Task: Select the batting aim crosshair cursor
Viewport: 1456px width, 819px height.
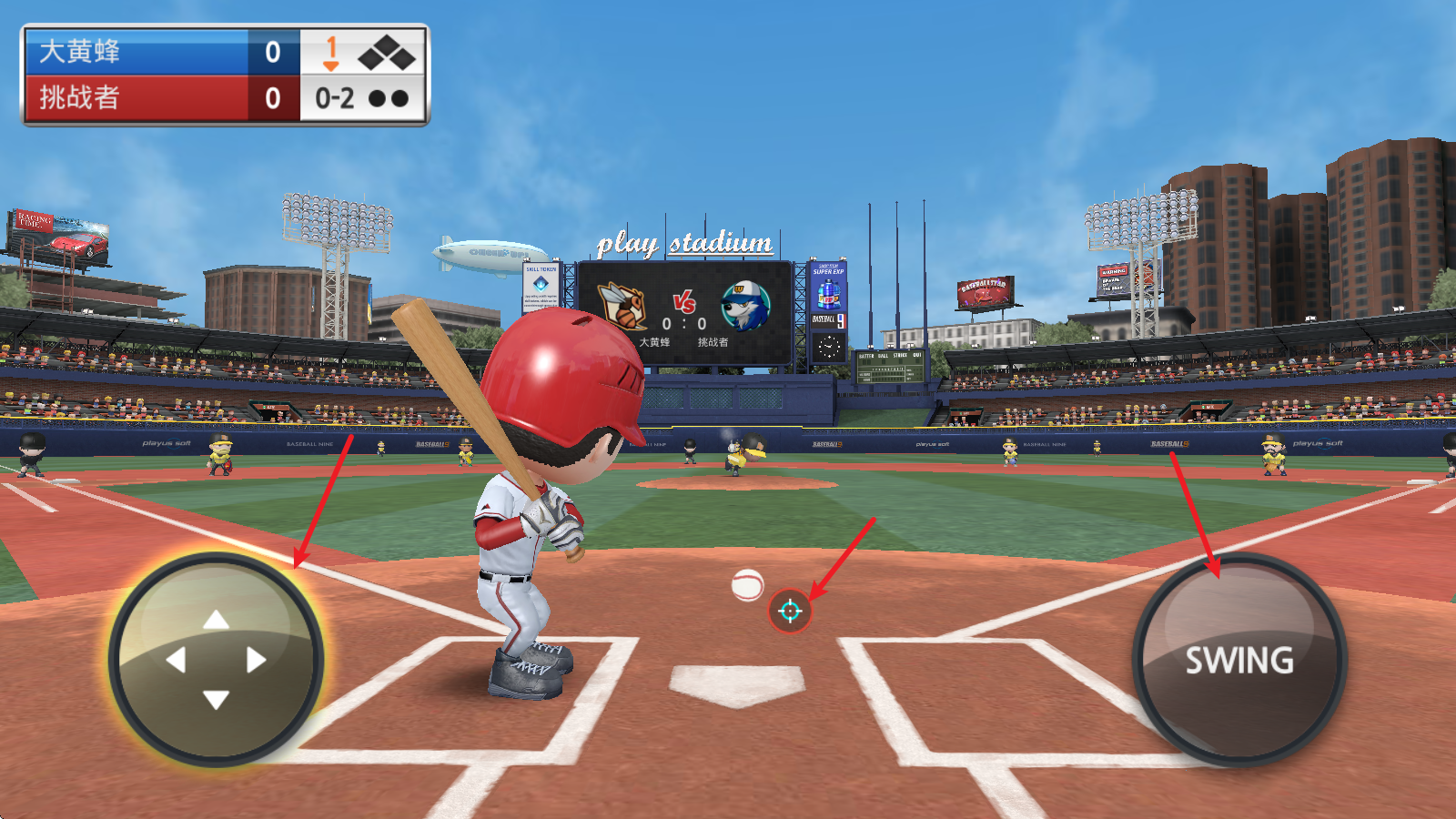Action: click(790, 611)
